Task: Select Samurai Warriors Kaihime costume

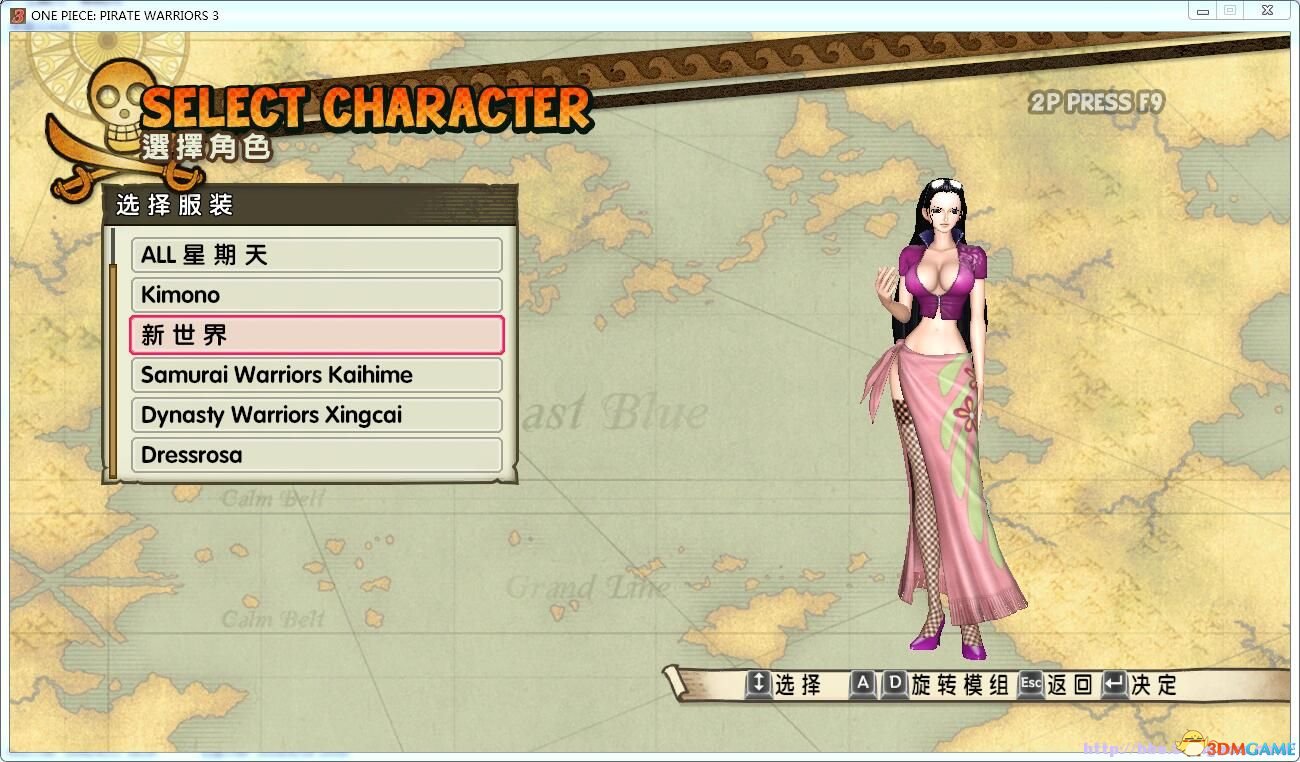Action: click(x=316, y=375)
